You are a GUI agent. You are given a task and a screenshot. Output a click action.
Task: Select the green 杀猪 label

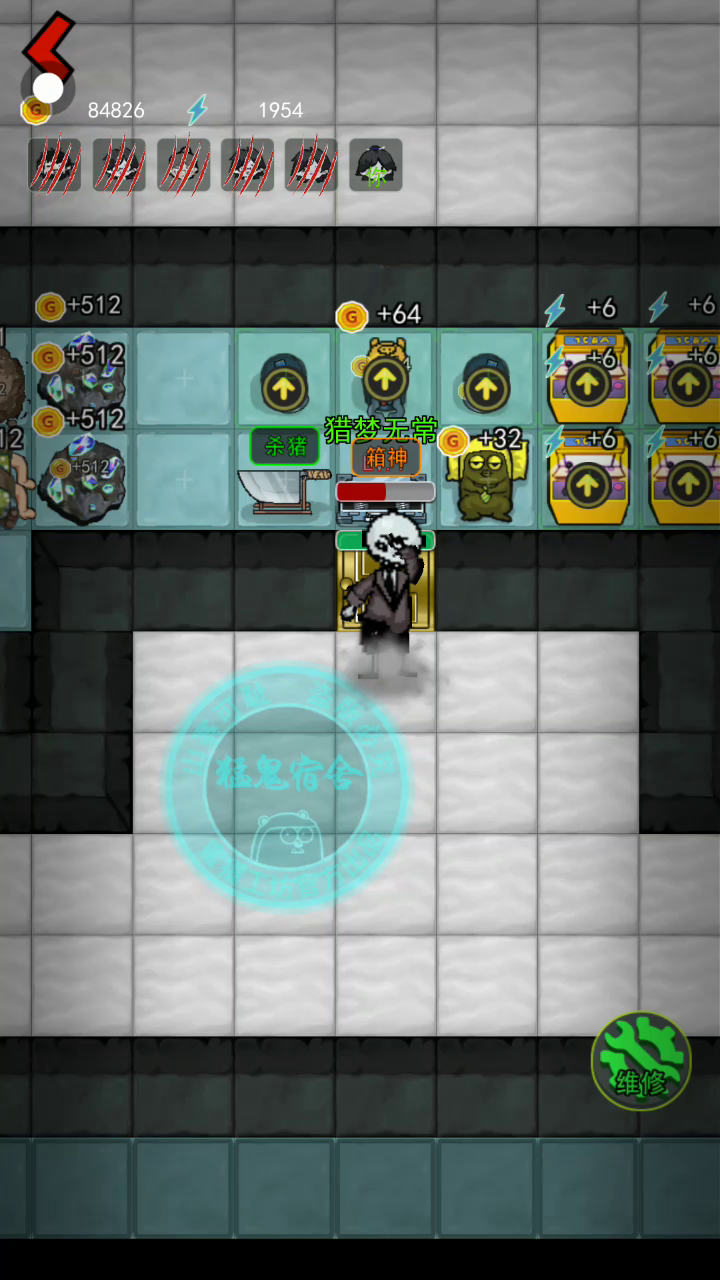tap(285, 446)
